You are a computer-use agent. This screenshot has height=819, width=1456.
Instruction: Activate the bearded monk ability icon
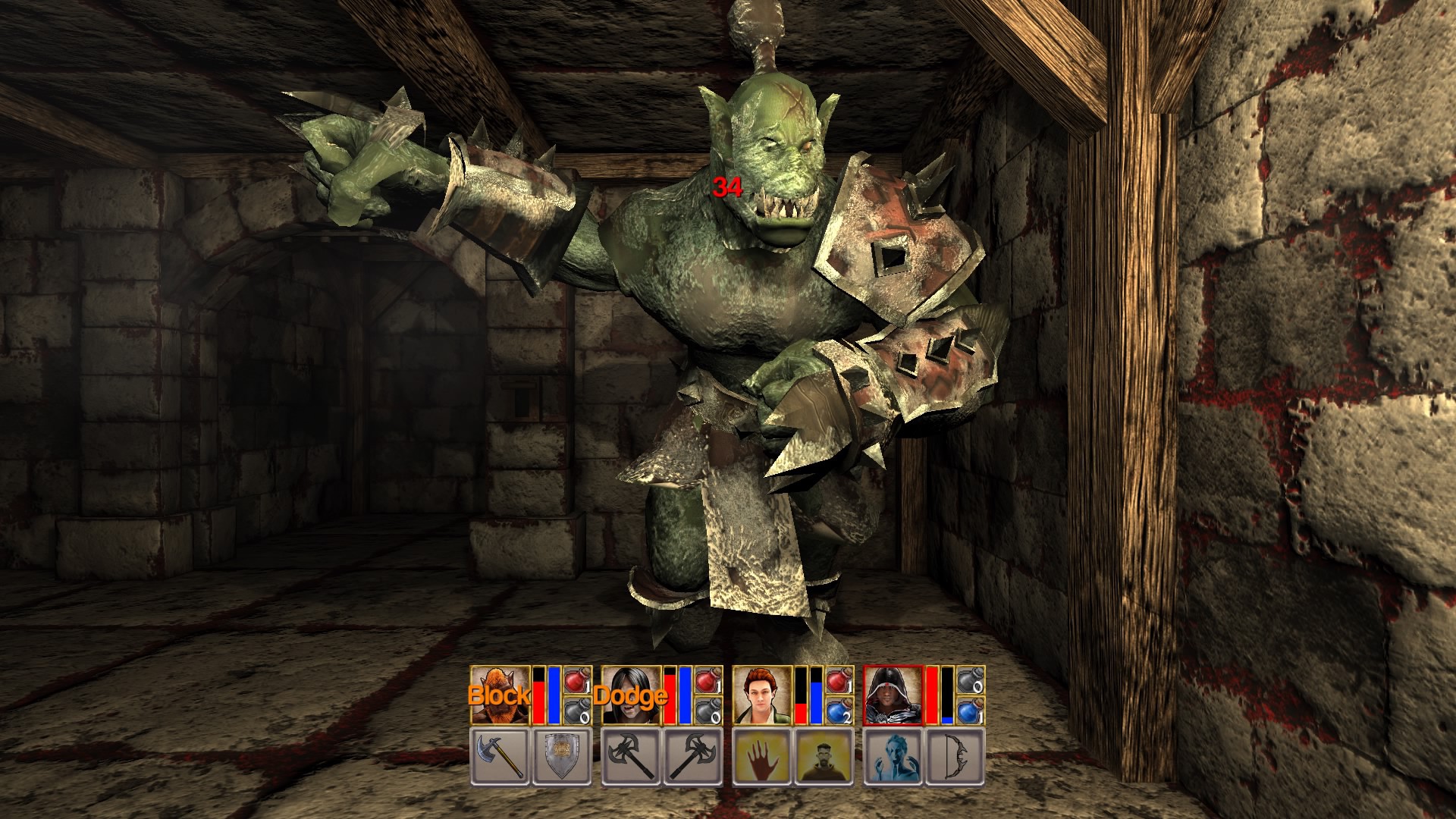[824, 756]
